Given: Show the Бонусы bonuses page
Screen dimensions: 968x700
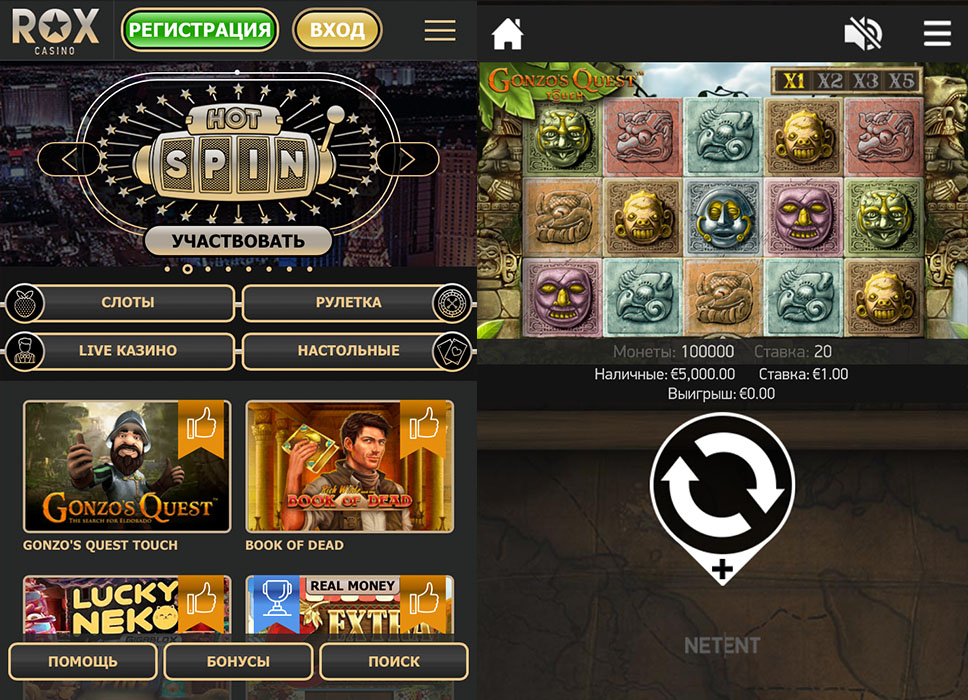Looking at the screenshot, I should (x=238, y=661).
